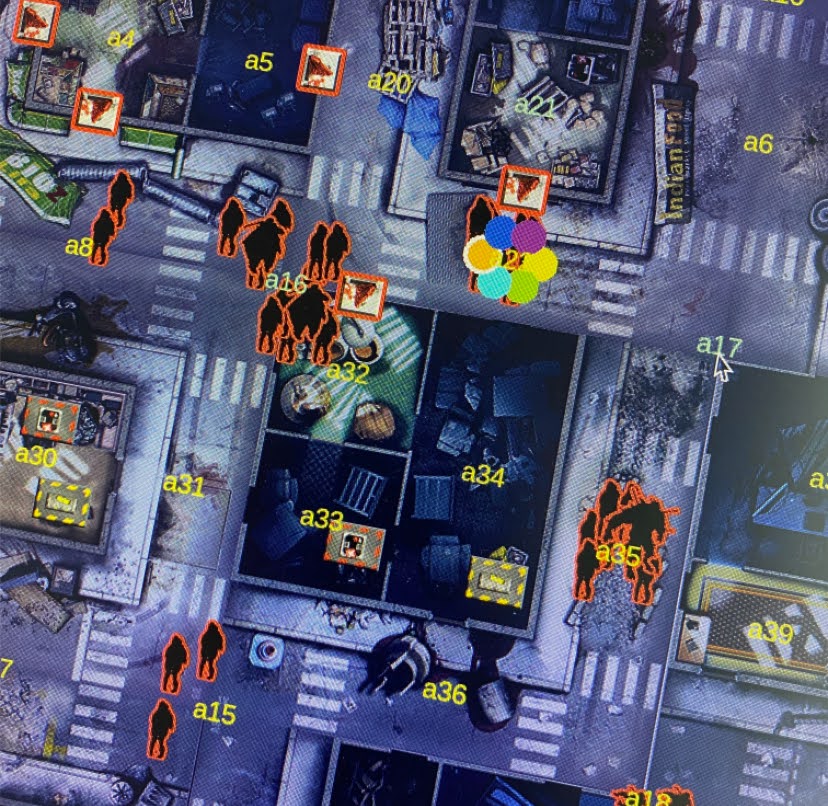Select the purple survivor token

[529, 236]
